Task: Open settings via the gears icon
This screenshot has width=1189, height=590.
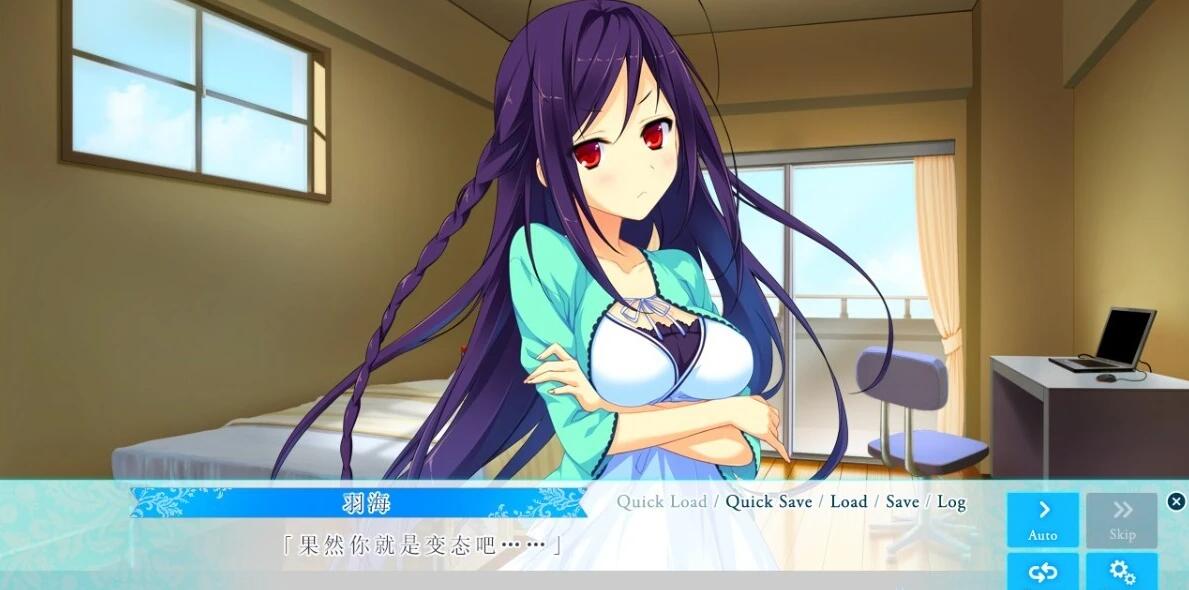Action: tap(1122, 572)
